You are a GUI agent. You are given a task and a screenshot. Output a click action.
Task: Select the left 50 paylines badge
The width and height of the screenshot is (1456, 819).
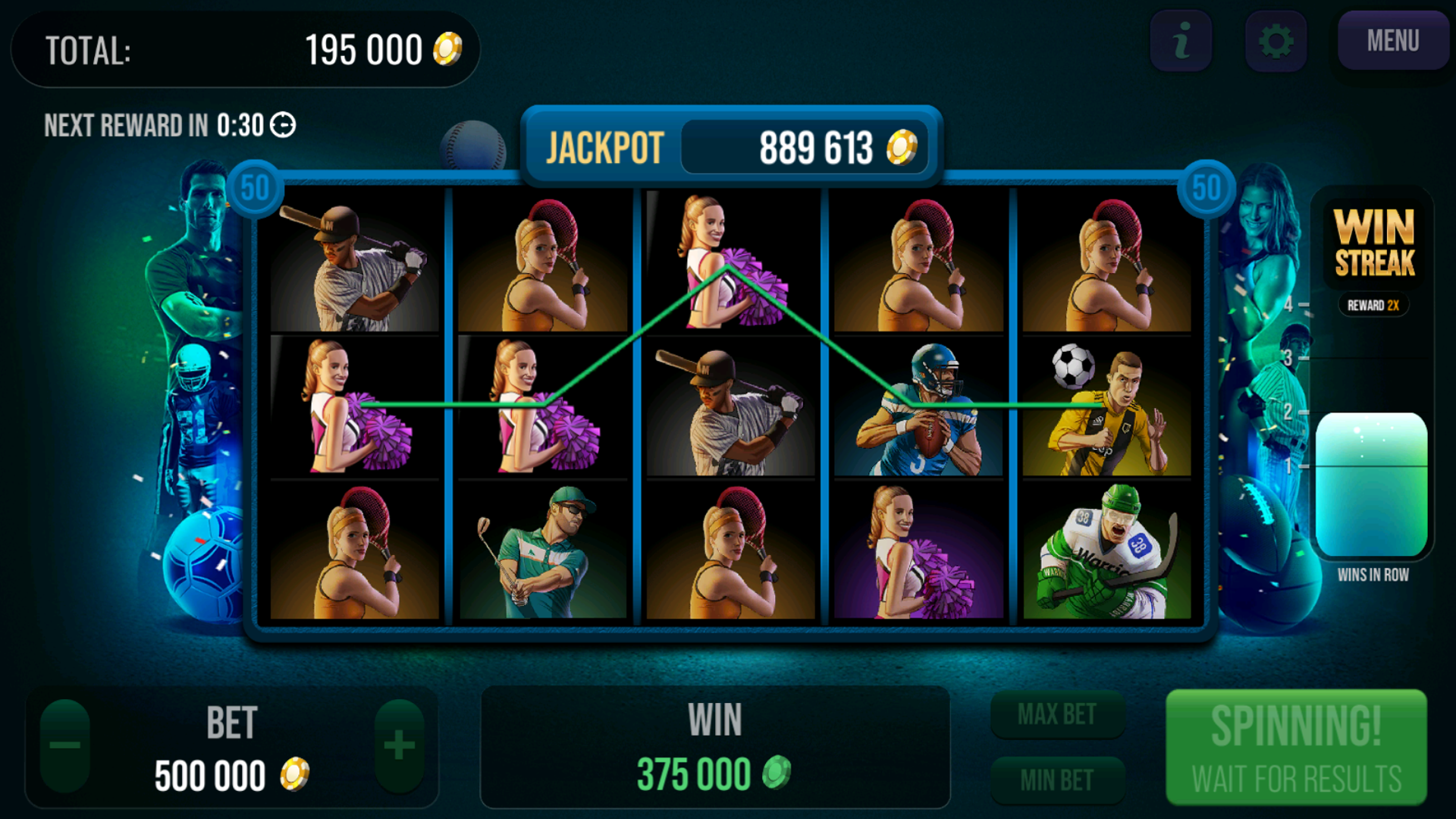point(255,188)
